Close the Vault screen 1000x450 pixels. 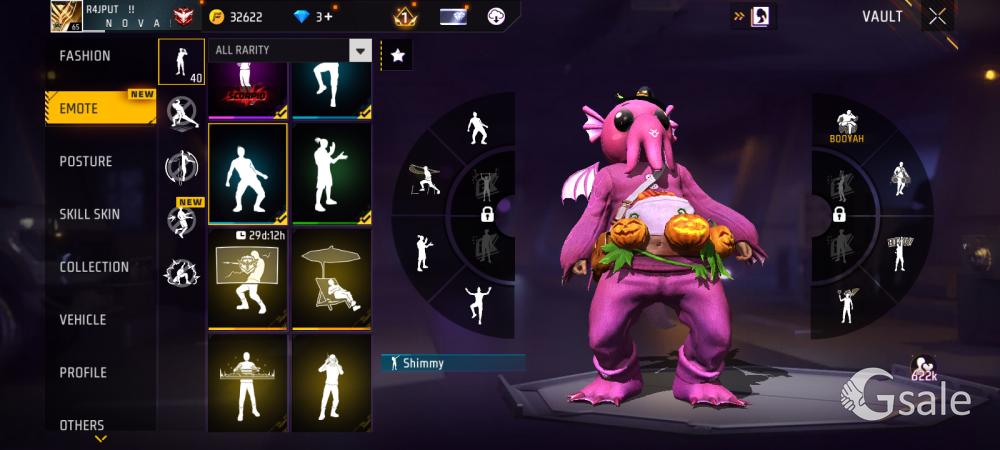(937, 16)
